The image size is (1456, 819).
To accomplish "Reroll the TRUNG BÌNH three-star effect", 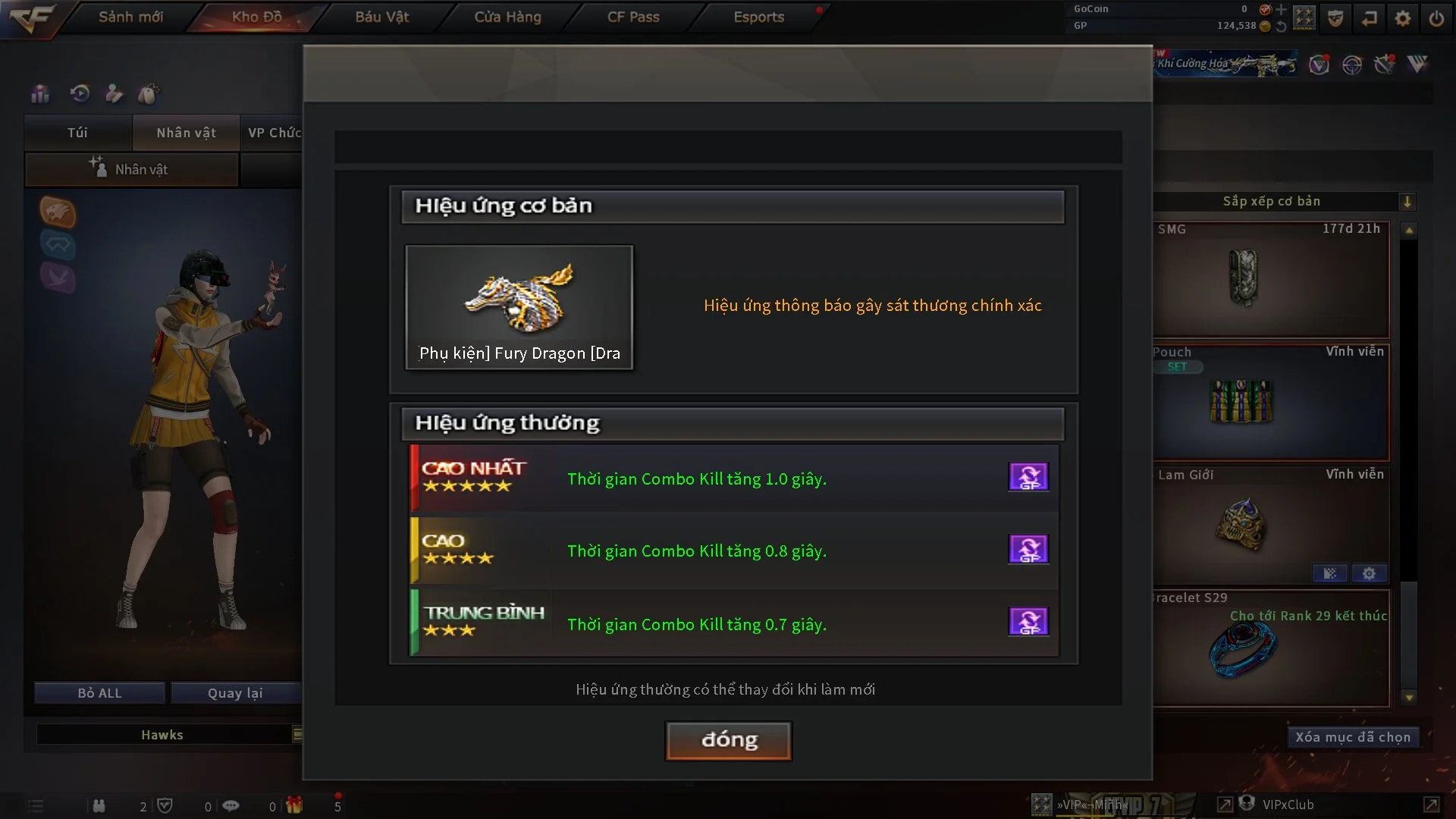I will point(1028,622).
